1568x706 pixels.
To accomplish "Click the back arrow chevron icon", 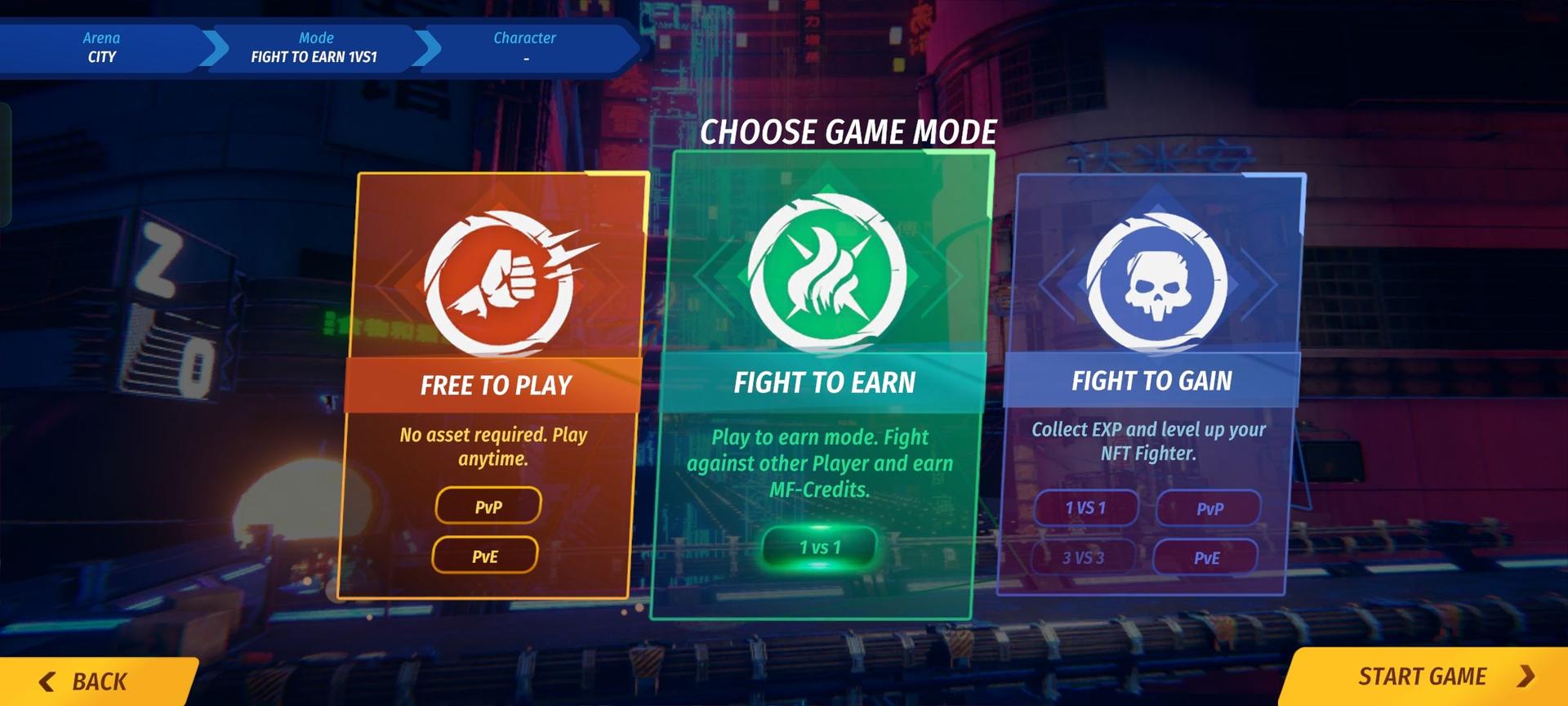I will click(x=47, y=680).
